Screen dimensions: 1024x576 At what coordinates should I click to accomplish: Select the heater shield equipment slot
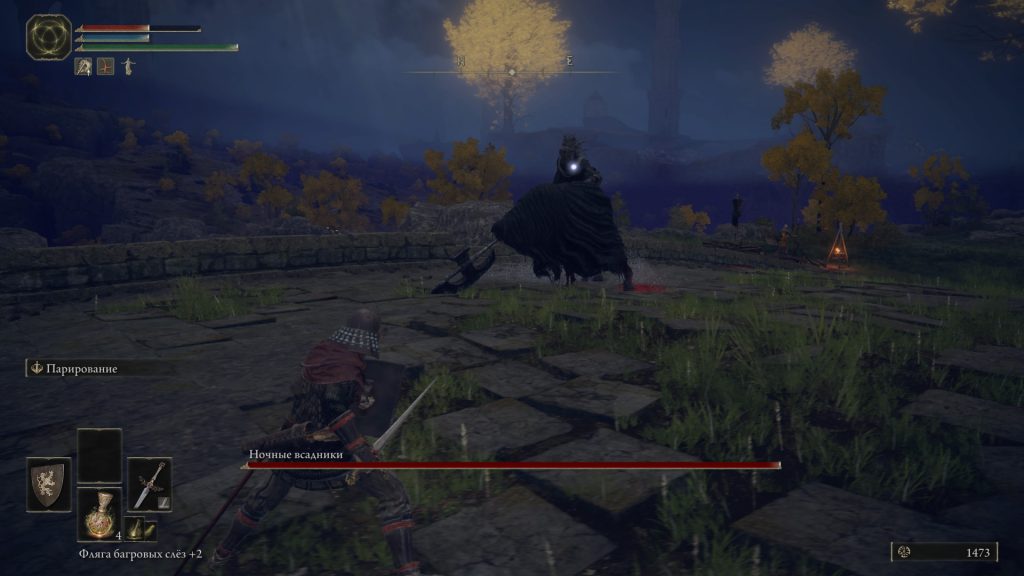(x=48, y=485)
